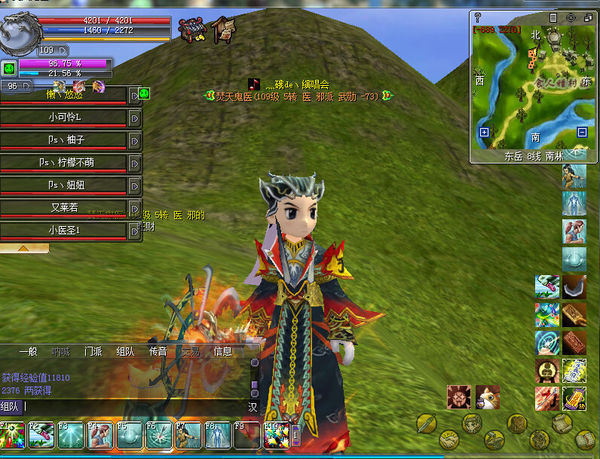Screen dimensions: 600x459
Task: Activate the F1 hotbar skill
Action: coord(13,436)
